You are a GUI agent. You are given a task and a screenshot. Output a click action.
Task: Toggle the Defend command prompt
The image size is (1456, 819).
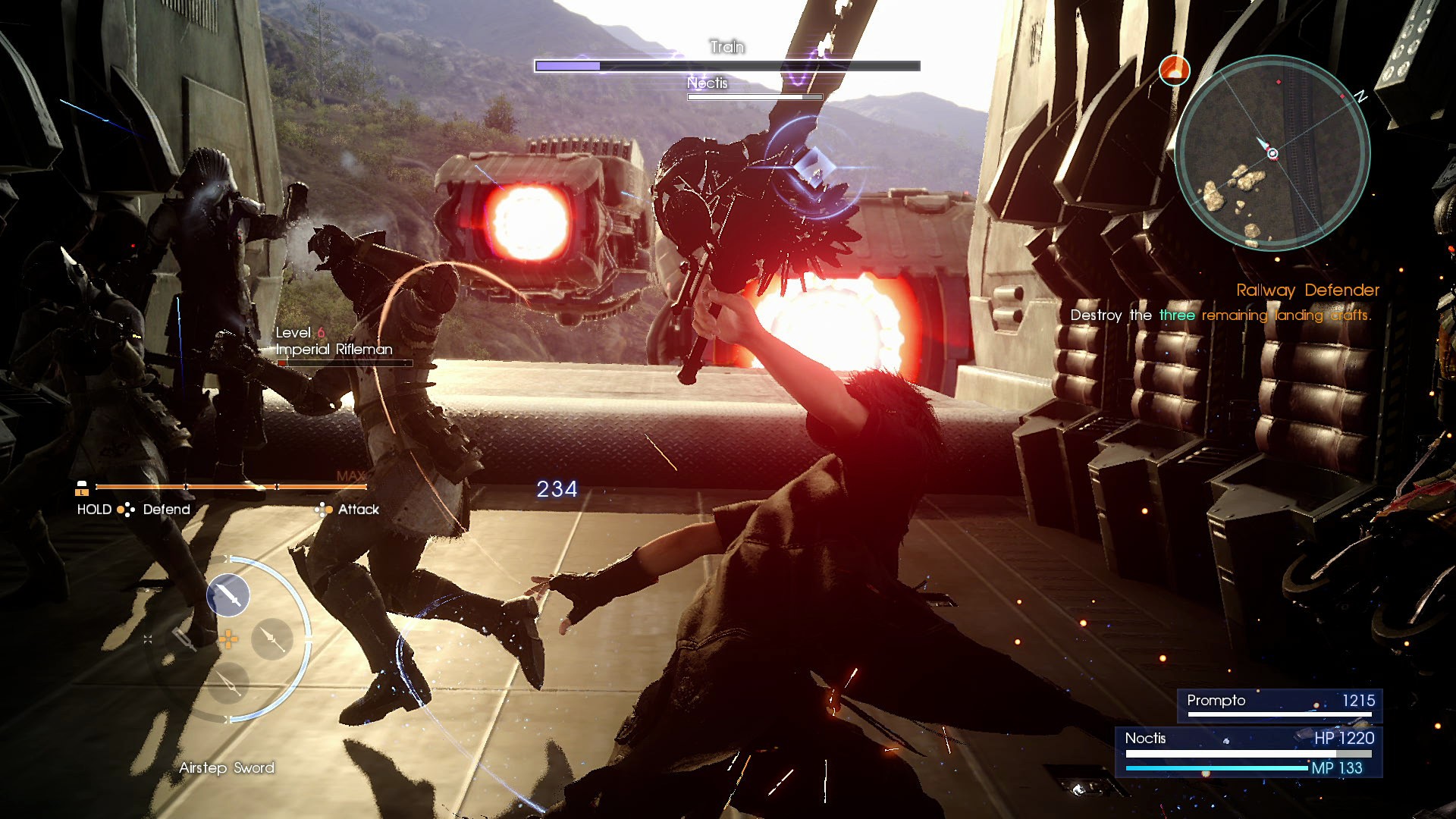[x=165, y=510]
